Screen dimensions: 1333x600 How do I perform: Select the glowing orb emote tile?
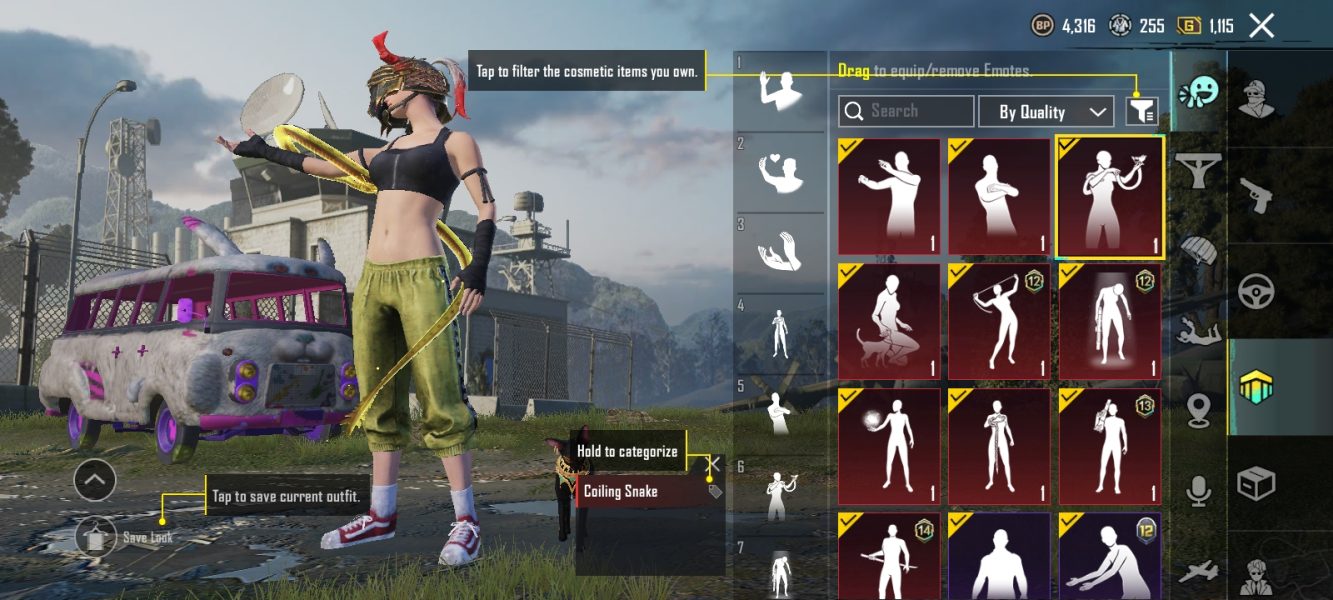(889, 446)
